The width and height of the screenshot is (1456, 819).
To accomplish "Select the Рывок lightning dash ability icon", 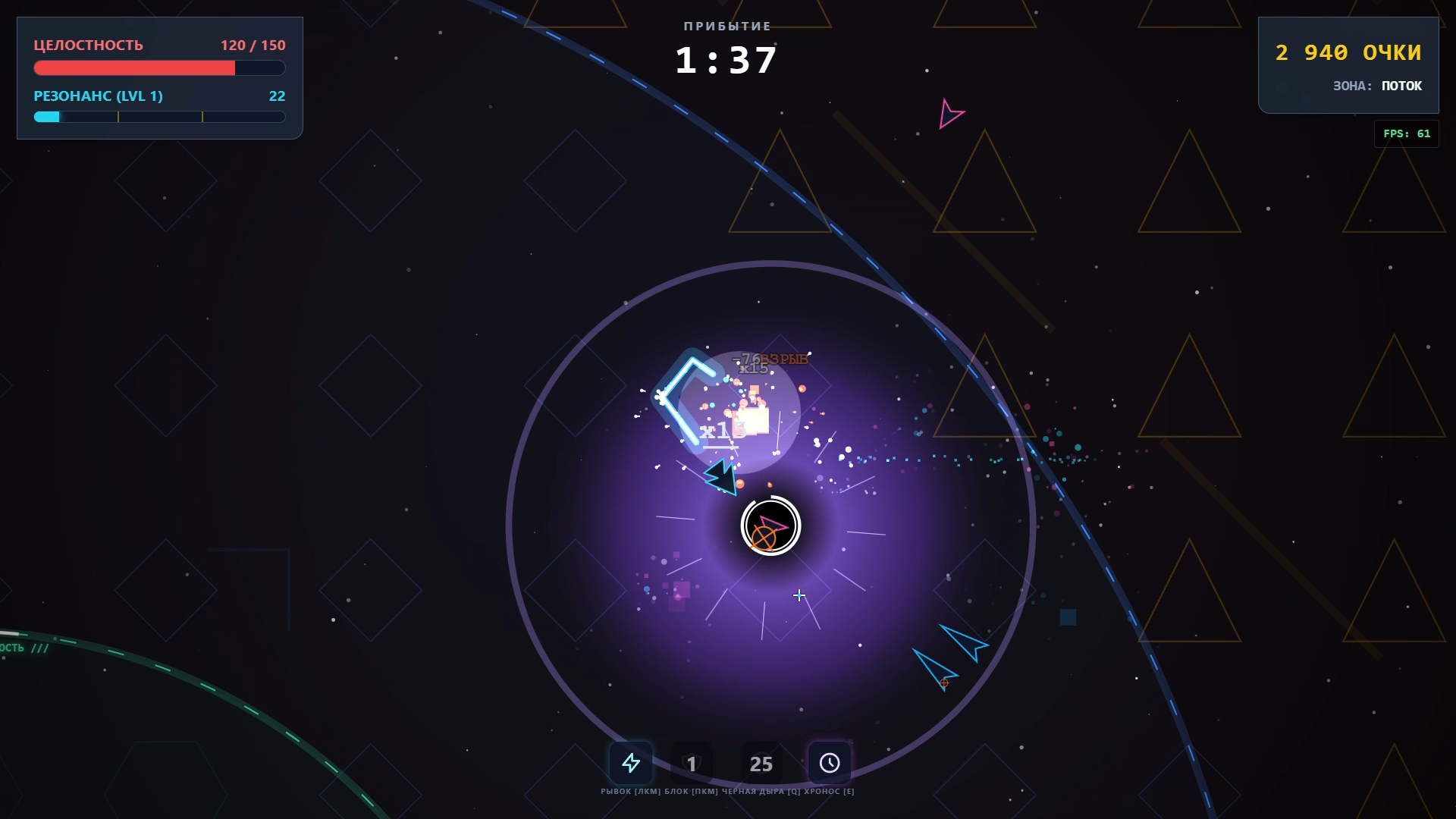I will [x=631, y=763].
